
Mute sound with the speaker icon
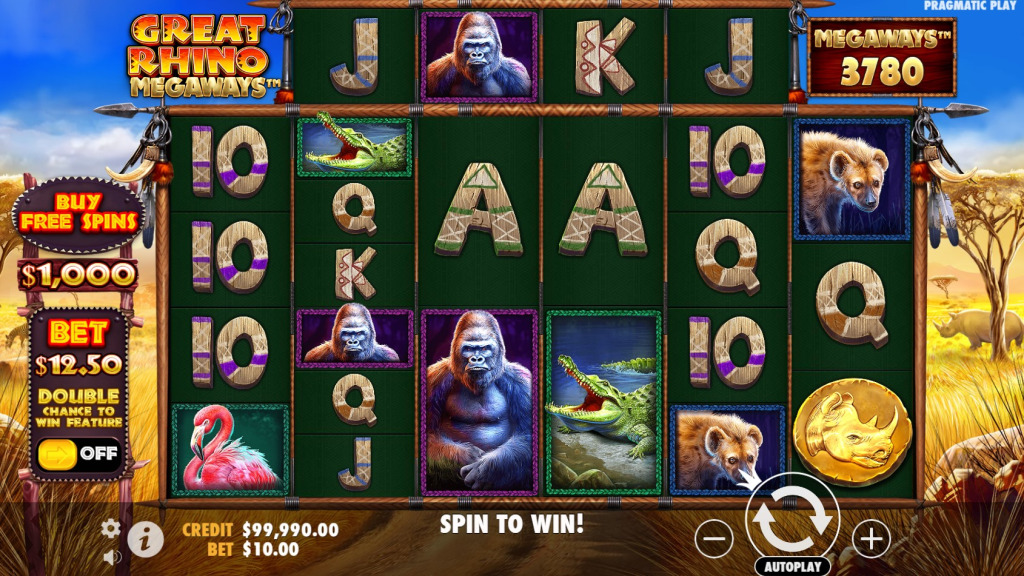pyautogui.click(x=111, y=556)
